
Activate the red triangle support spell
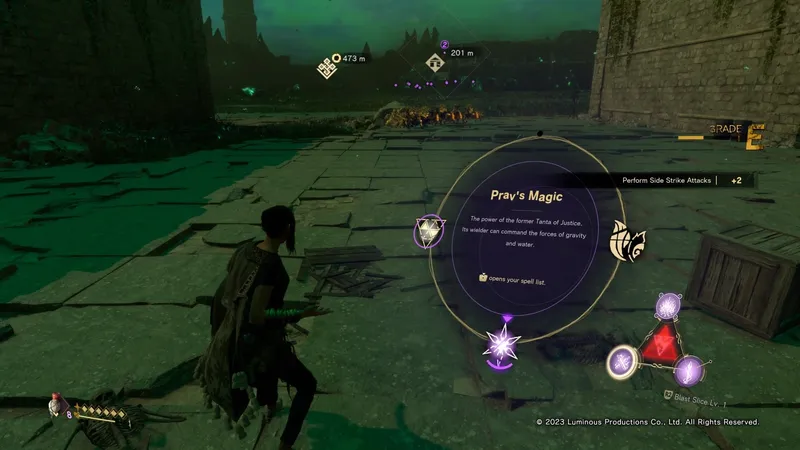tap(657, 343)
